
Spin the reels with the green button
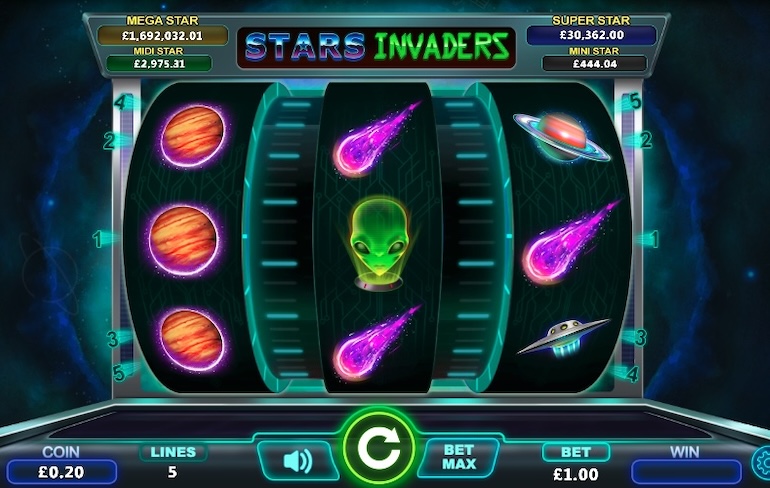[378, 450]
